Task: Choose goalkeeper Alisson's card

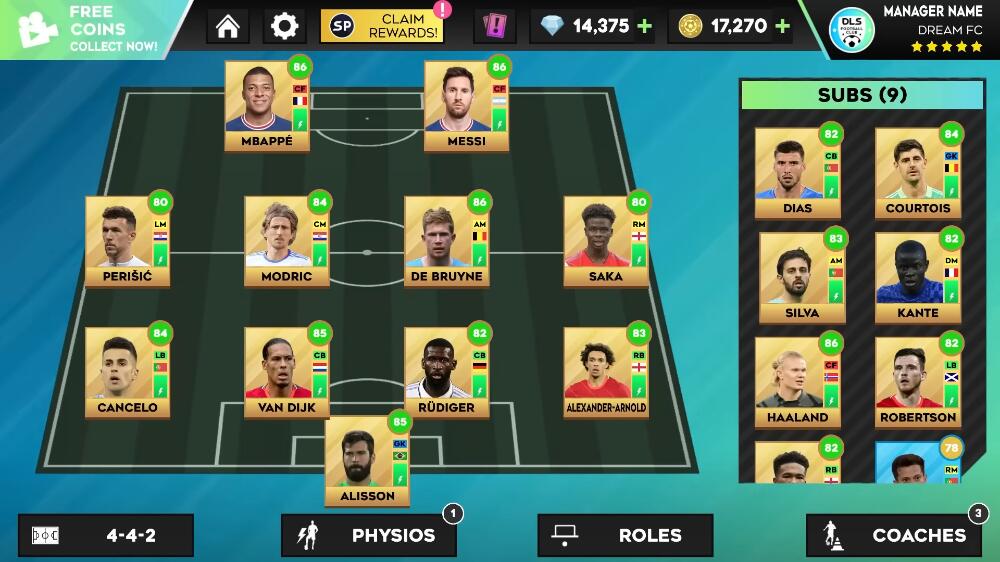Action: coord(367,460)
